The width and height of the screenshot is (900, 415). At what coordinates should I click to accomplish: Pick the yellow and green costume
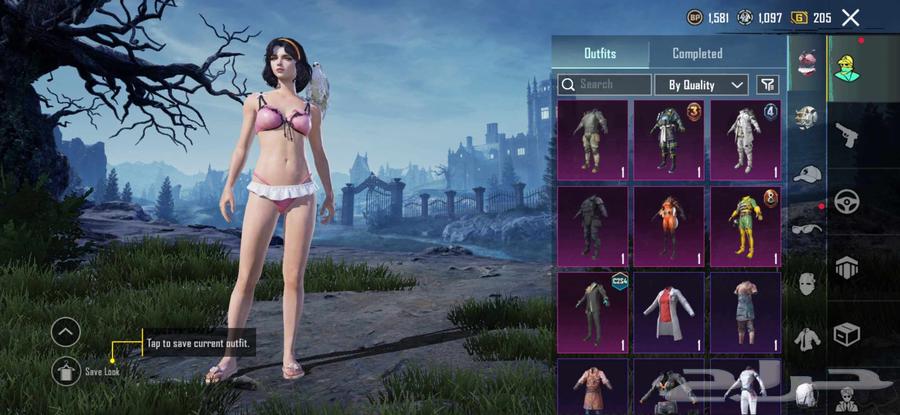coord(745,226)
